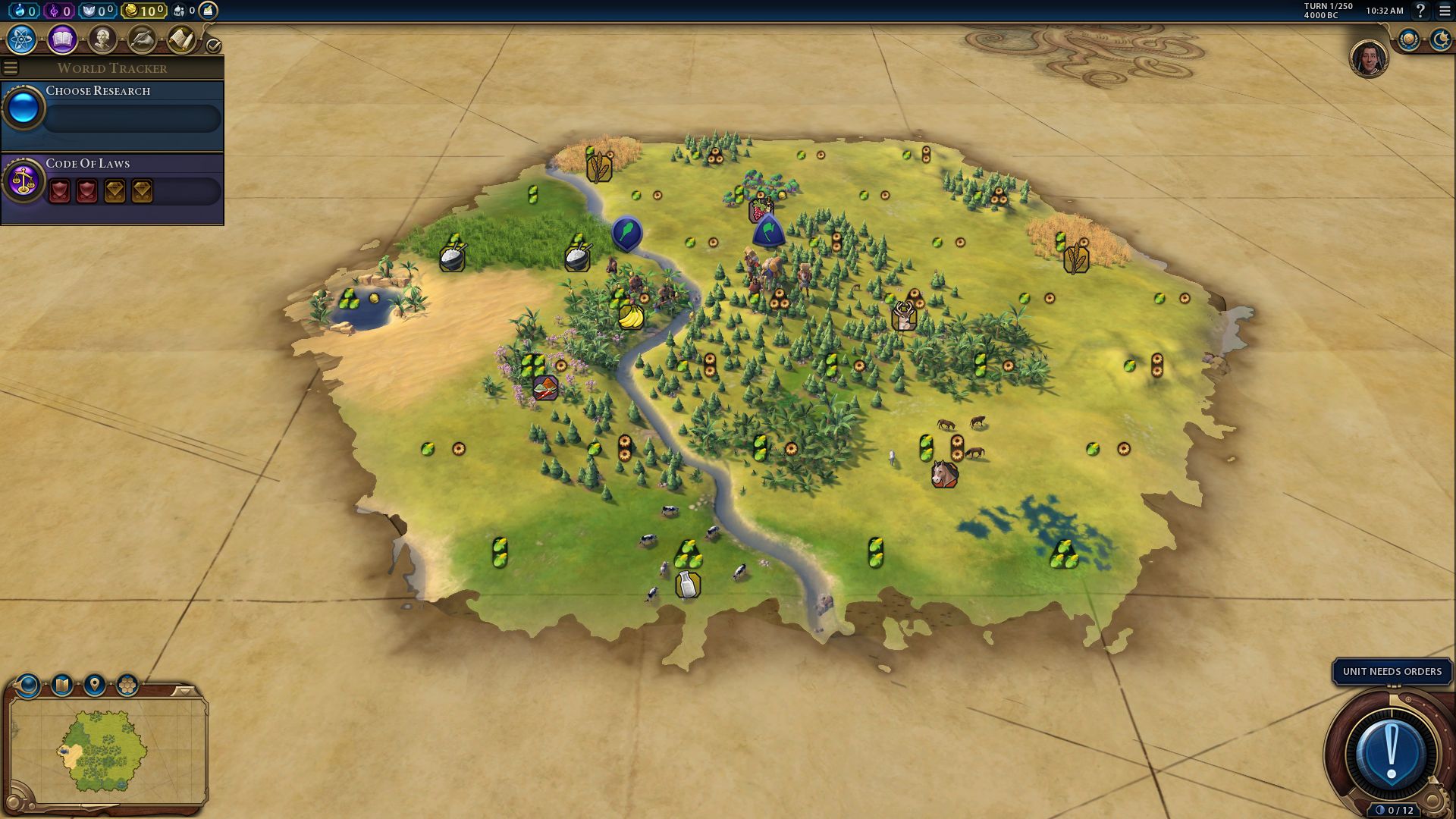This screenshot has height=819, width=1456.
Task: Open the Great People screen quill icon
Action: pyautogui.click(x=143, y=38)
